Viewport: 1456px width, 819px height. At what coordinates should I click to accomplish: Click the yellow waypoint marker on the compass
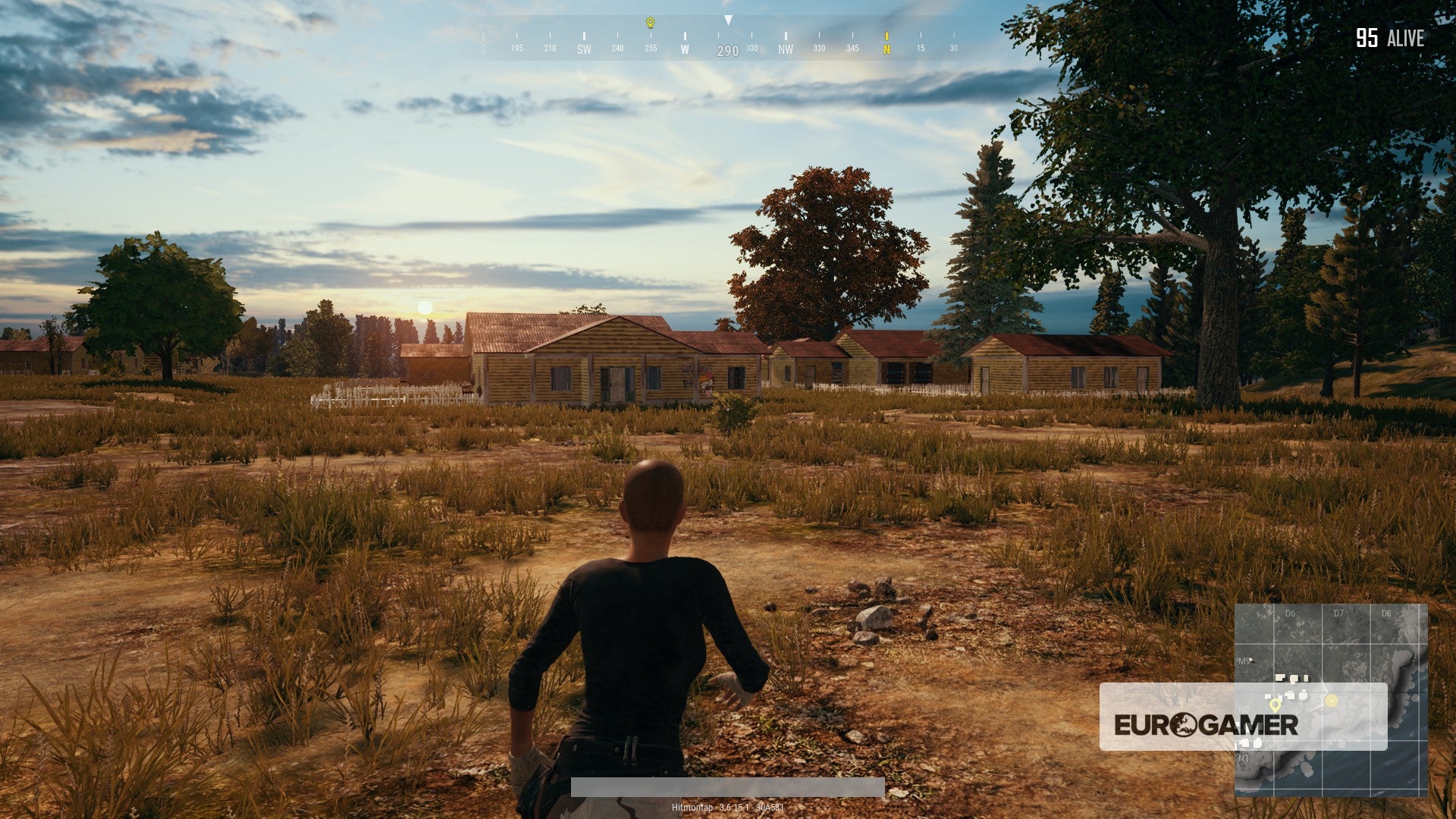[x=650, y=22]
